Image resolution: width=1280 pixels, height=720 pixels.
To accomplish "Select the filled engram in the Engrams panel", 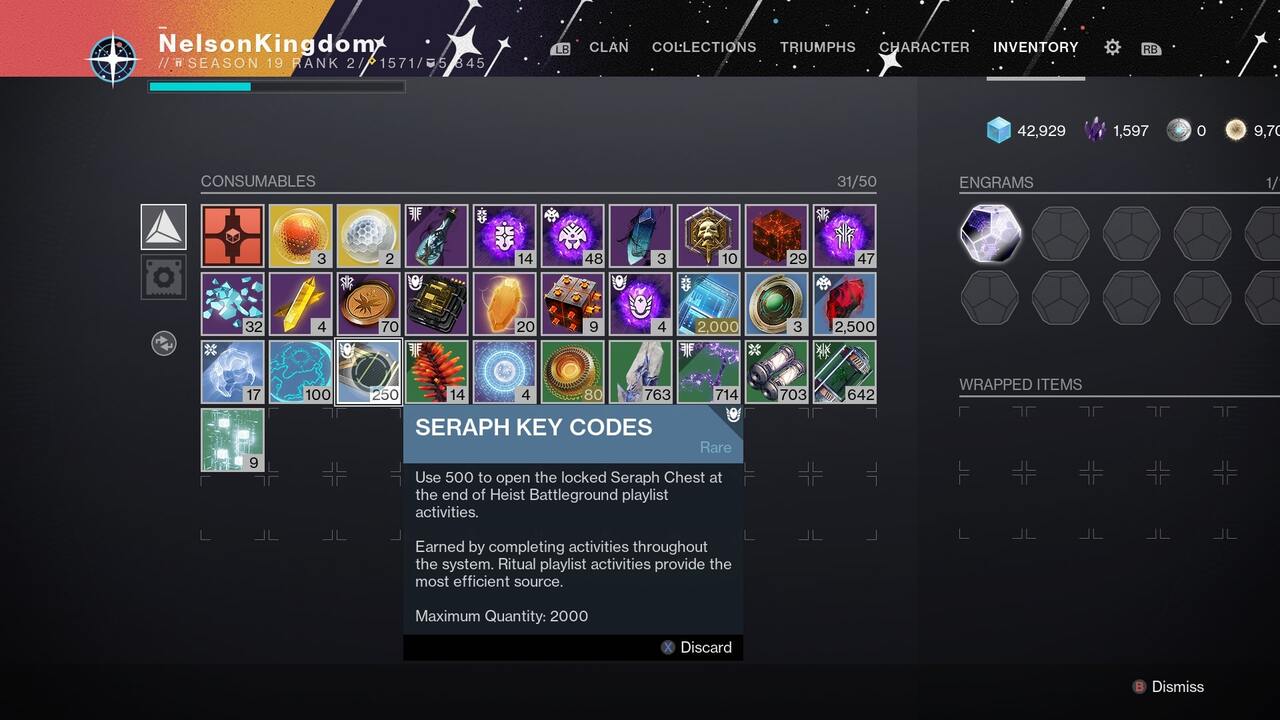I will pyautogui.click(x=990, y=234).
